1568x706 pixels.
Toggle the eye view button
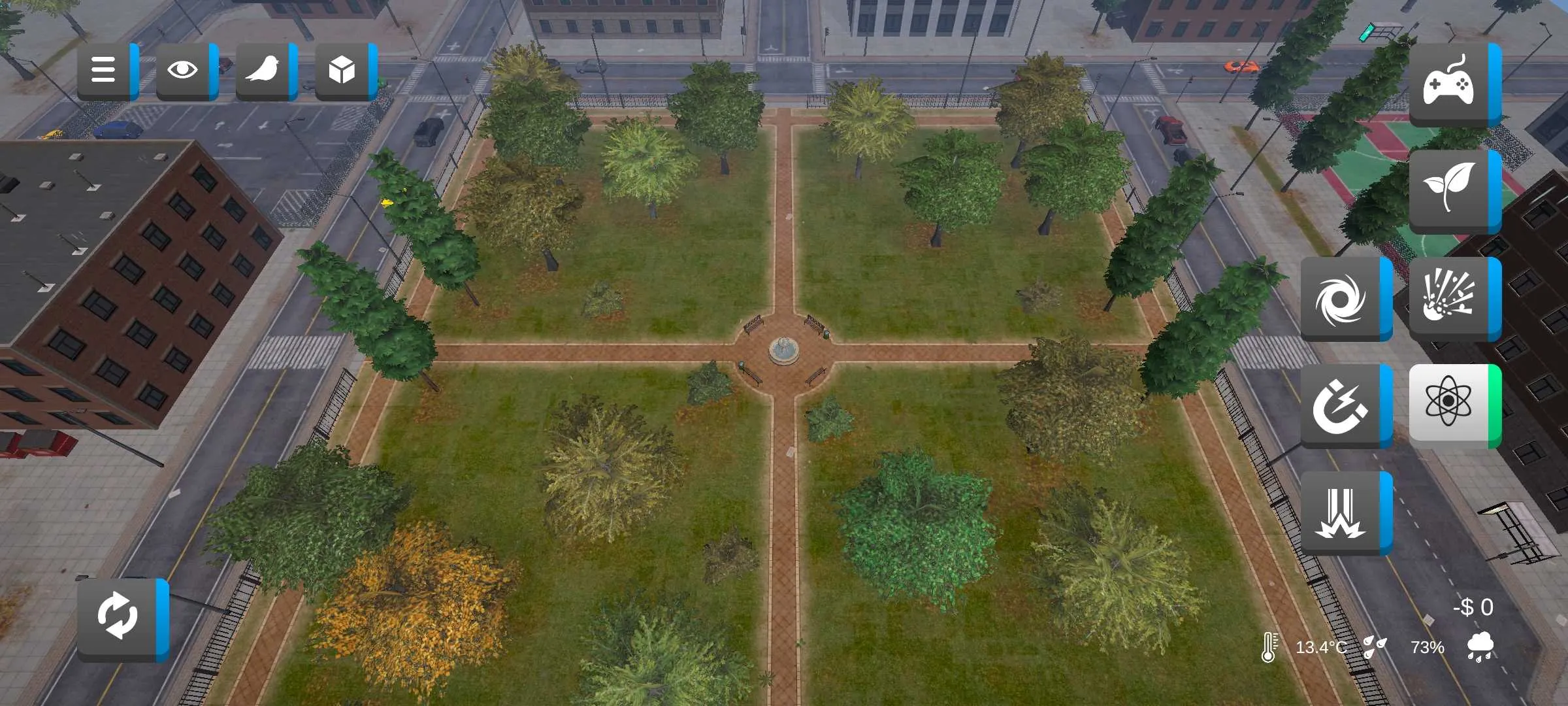[184, 71]
